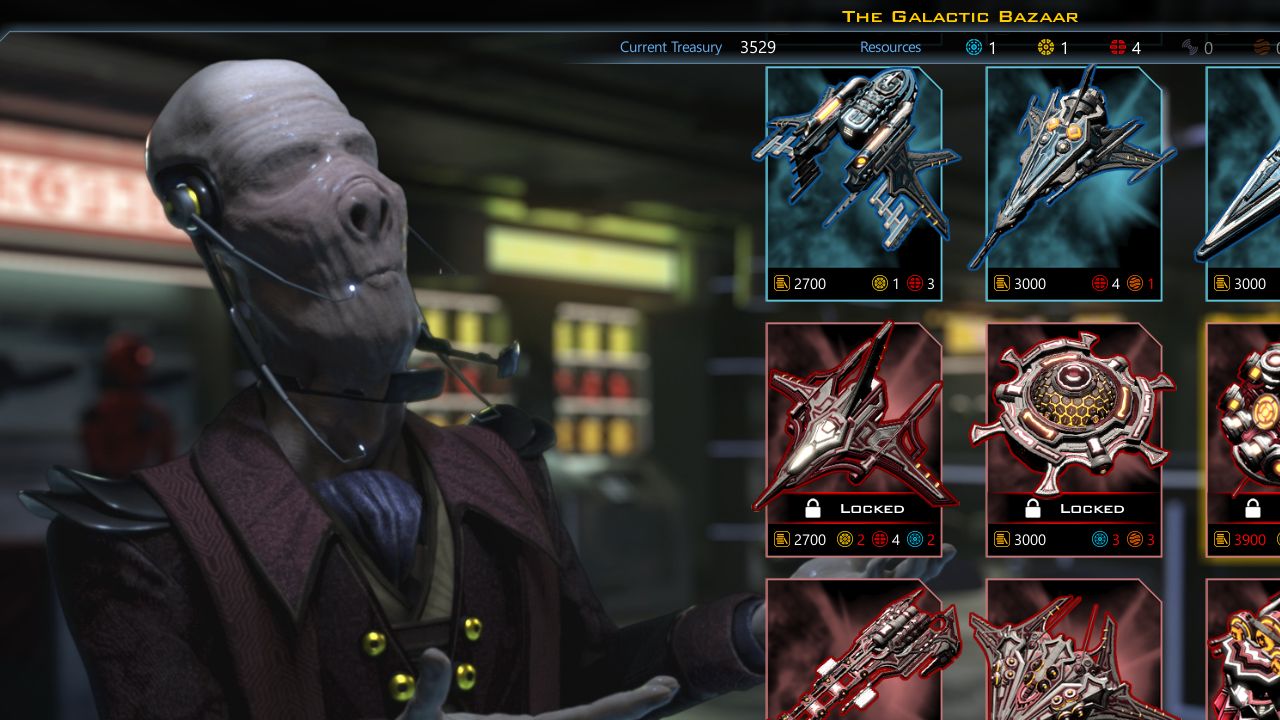Pick the locked circular honeycomb station card
Viewport: 1280px width, 720px height.
(1074, 438)
